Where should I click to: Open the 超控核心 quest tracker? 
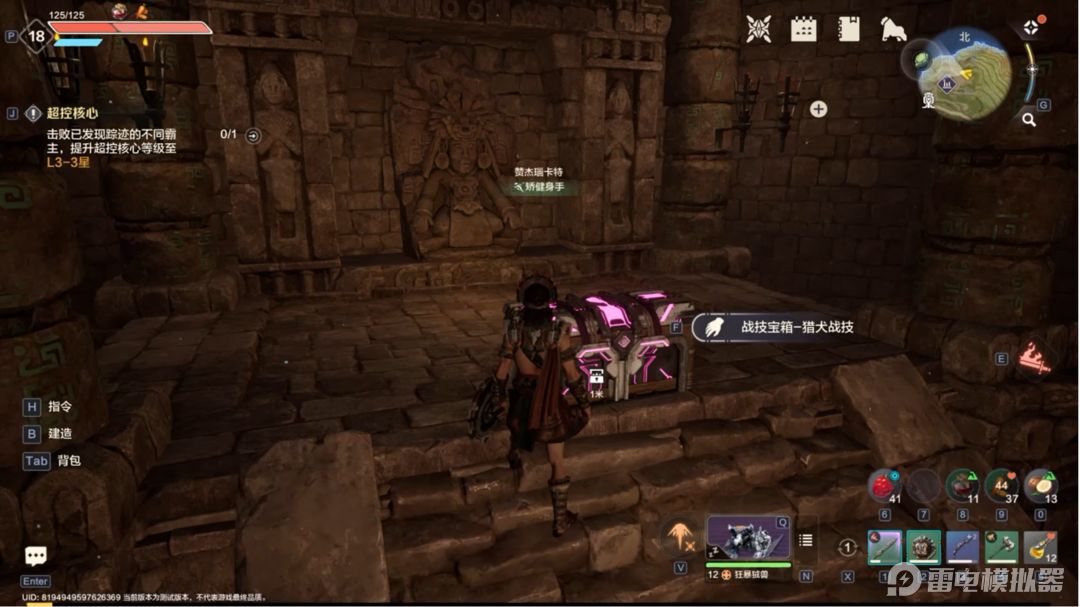(x=70, y=113)
